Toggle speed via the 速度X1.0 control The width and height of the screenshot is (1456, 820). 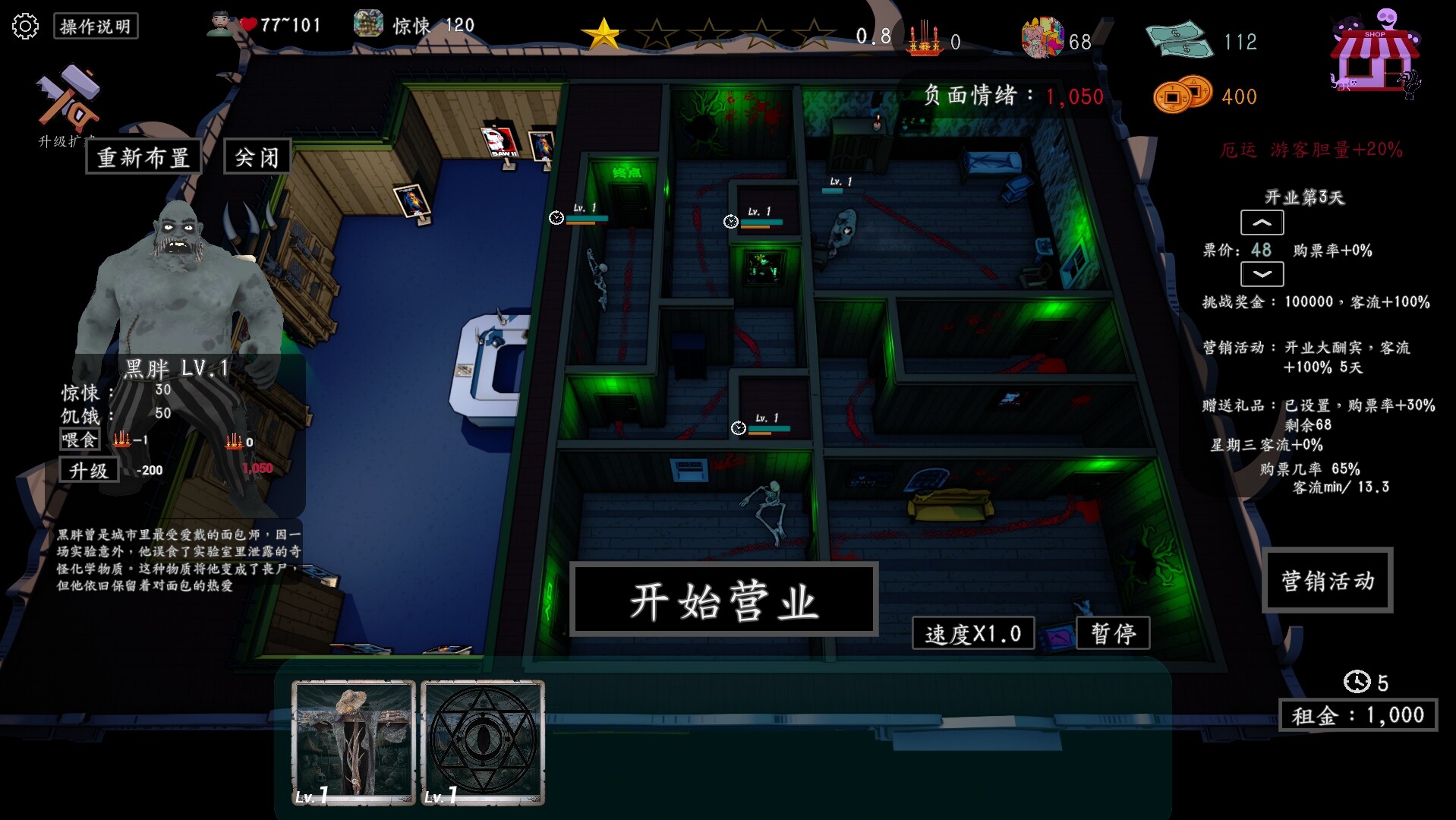pyautogui.click(x=972, y=632)
